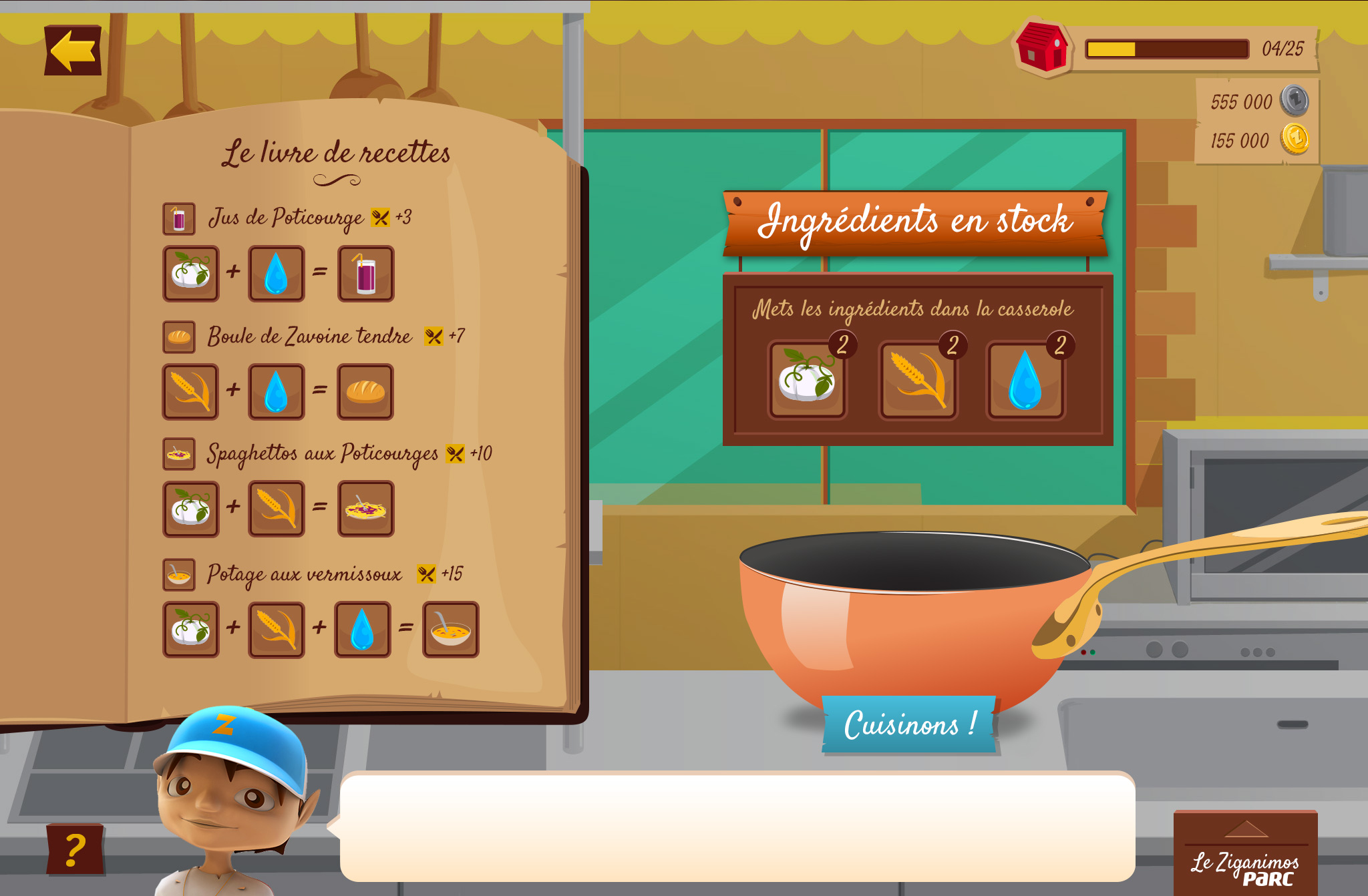Click the gold coin currency icon
Image resolution: width=1368 pixels, height=896 pixels.
(x=1295, y=140)
